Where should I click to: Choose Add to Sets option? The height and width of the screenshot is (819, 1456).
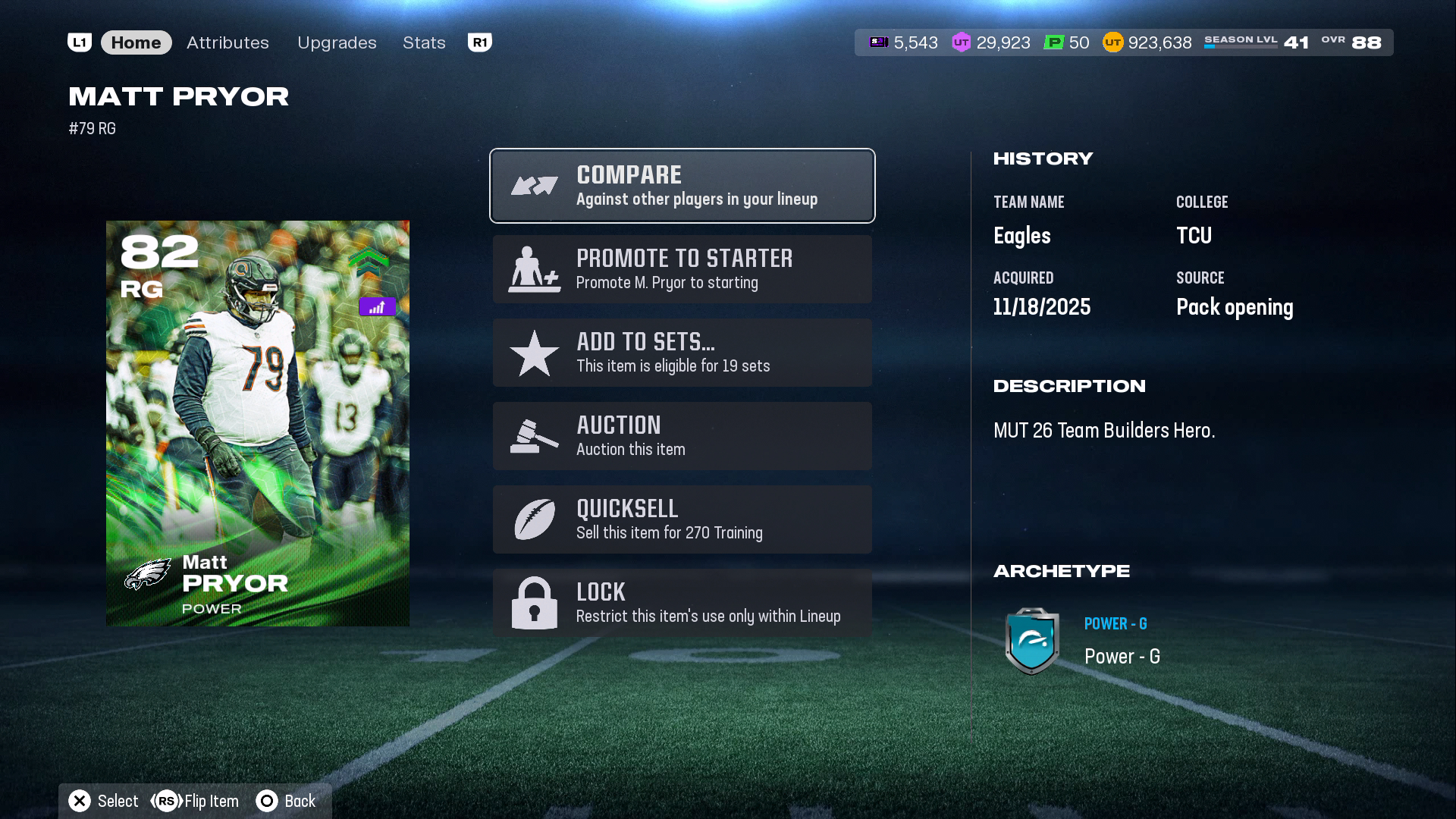(682, 353)
